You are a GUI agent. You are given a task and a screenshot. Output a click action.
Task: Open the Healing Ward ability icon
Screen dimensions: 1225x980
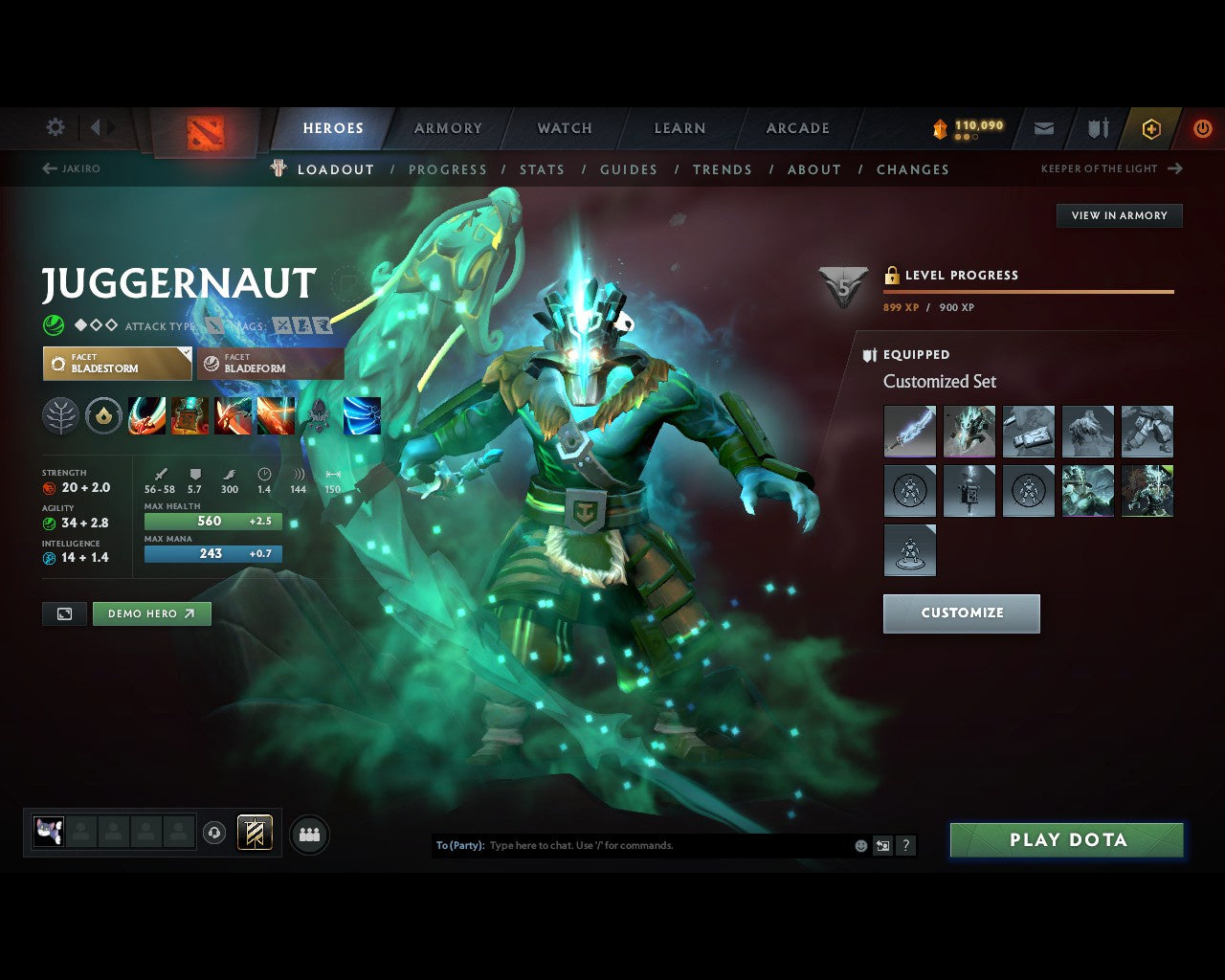[189, 415]
